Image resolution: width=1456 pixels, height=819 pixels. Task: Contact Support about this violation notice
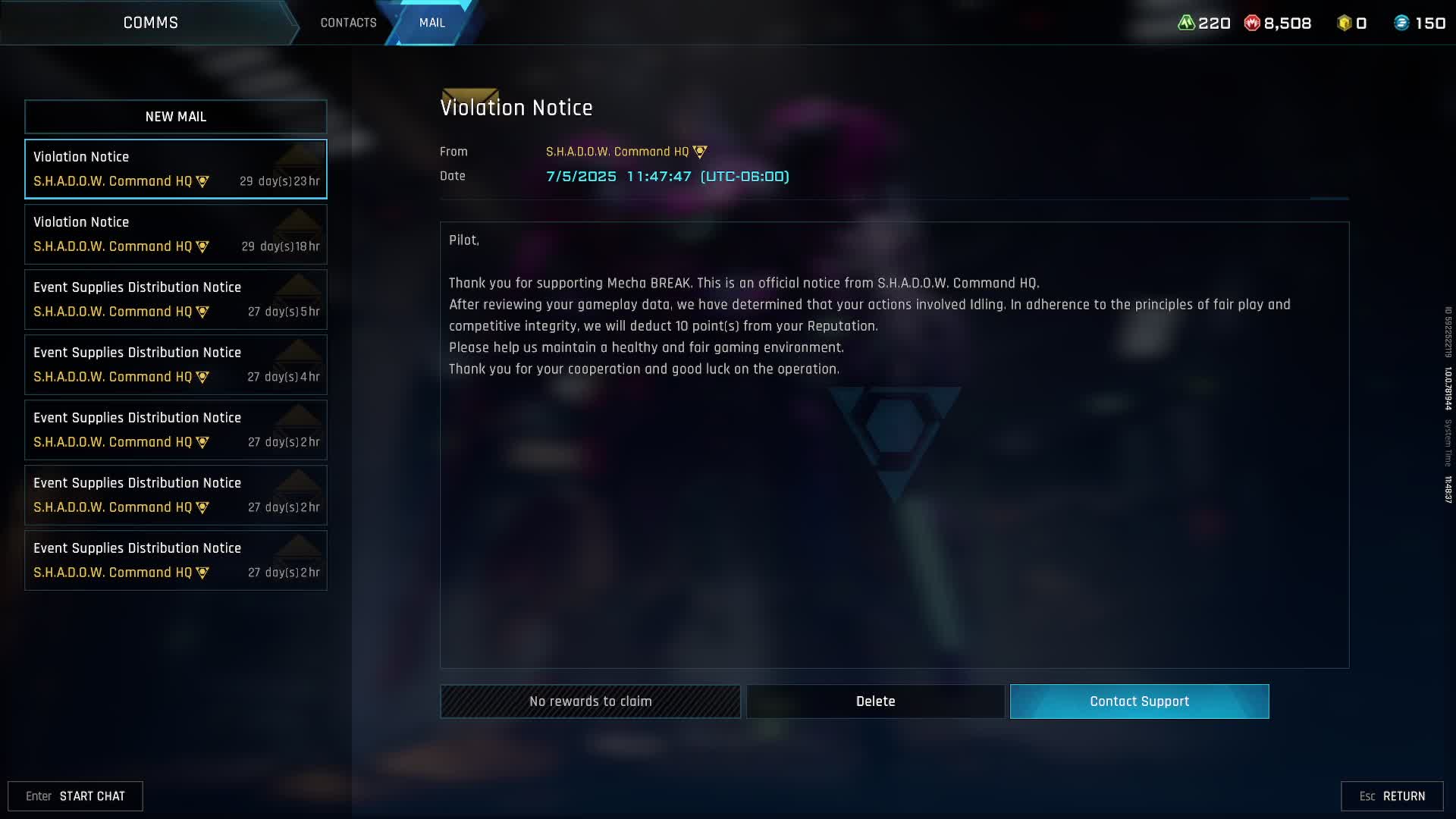coord(1139,701)
